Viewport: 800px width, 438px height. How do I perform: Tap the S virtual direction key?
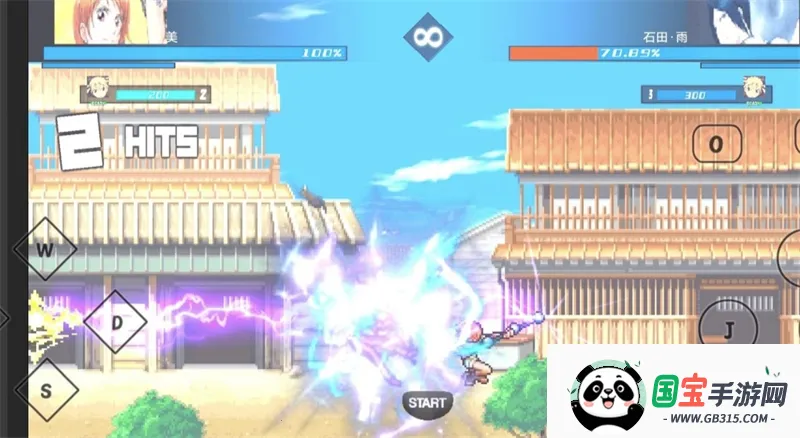46,390
